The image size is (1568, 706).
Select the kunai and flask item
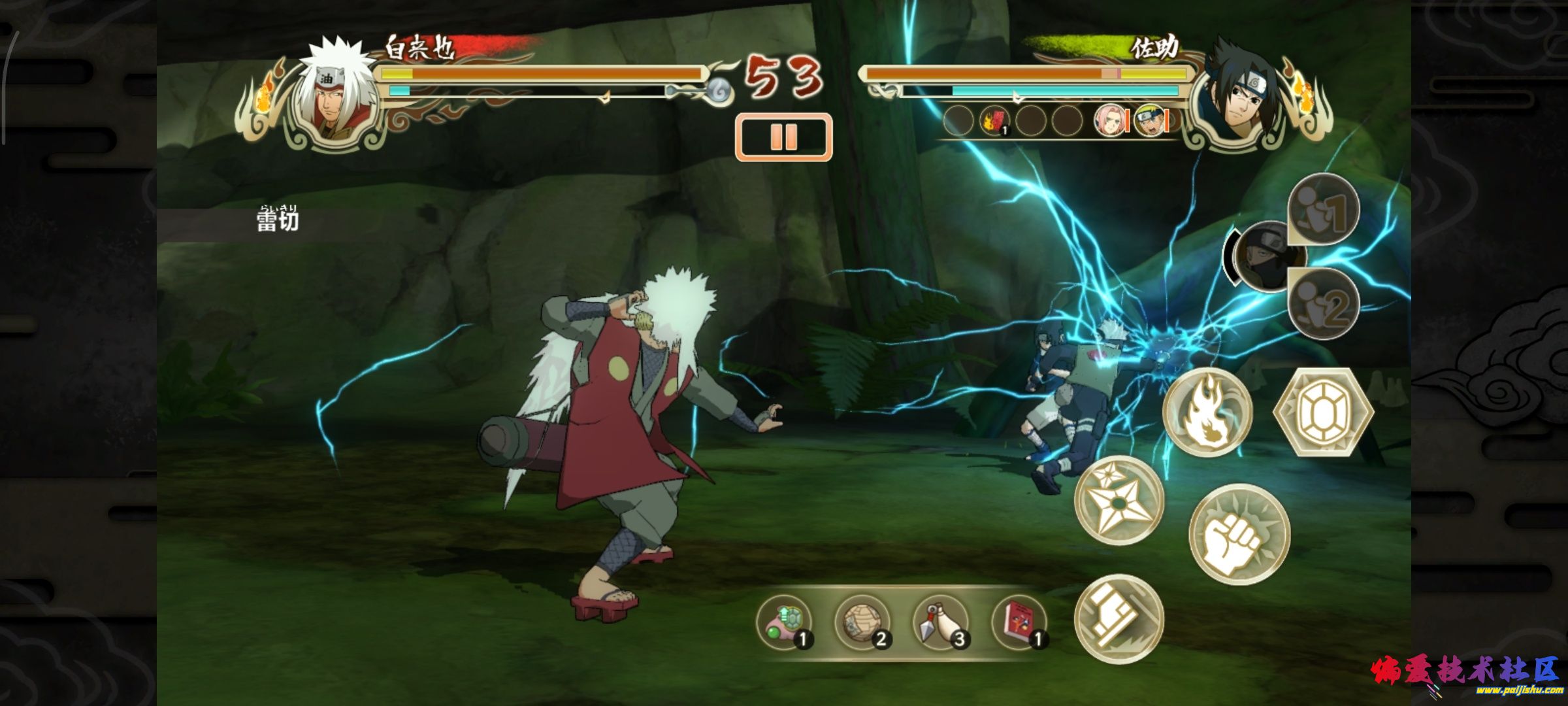point(941,622)
